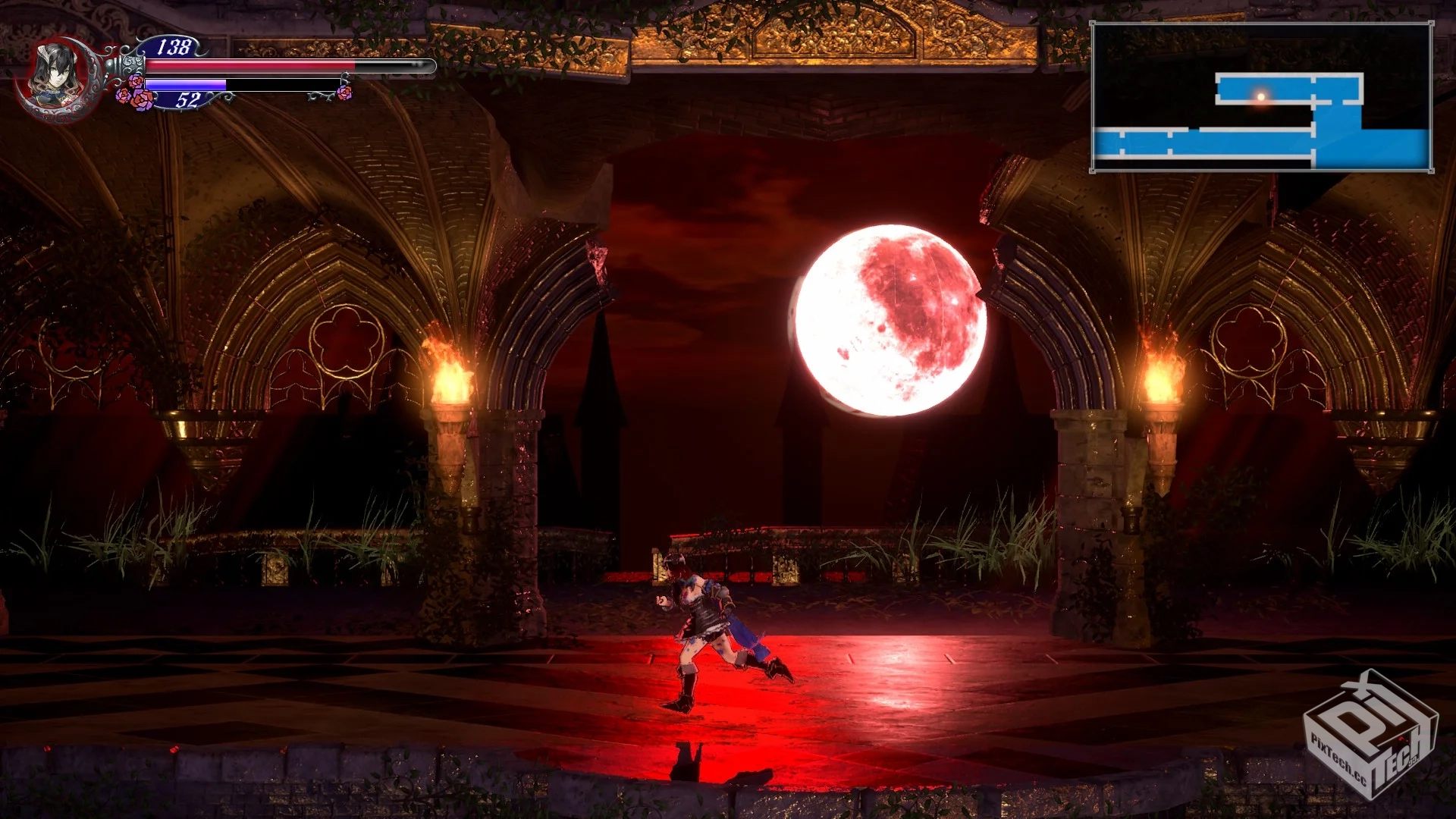This screenshot has height=819, width=1456.
Task: Click the castle minimap
Action: [1262, 97]
